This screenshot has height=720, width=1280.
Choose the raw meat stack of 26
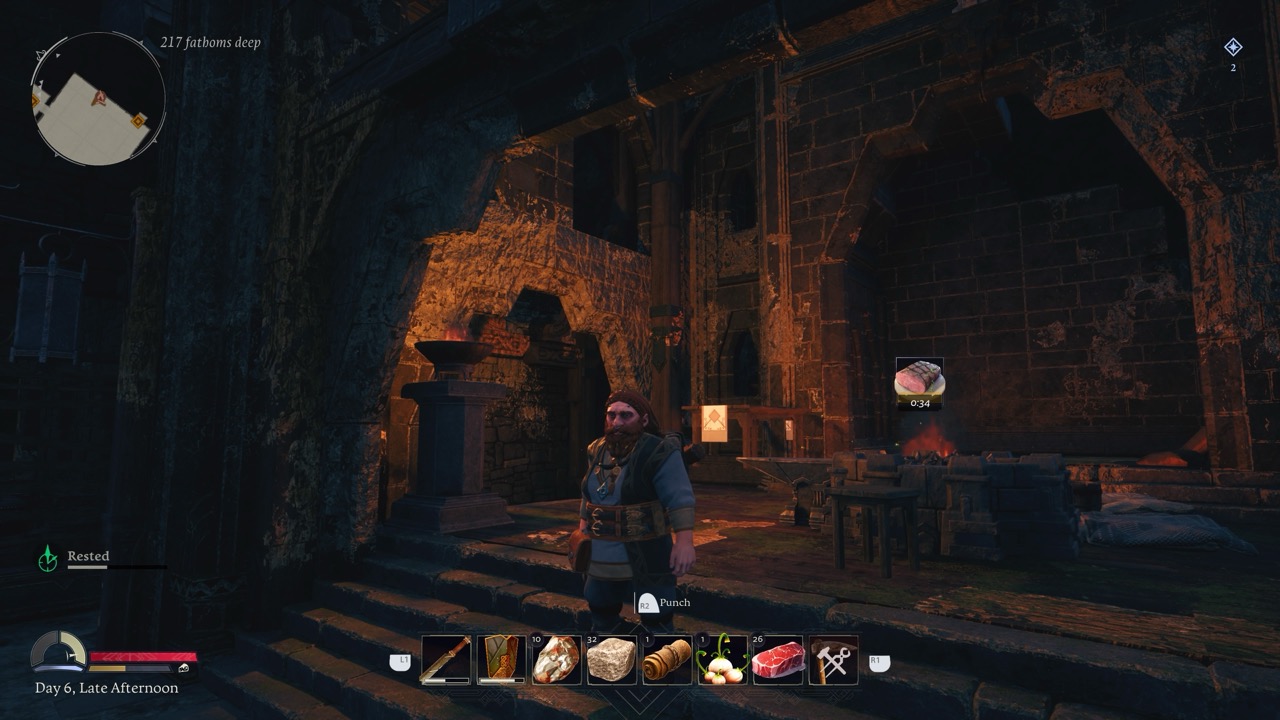click(778, 660)
